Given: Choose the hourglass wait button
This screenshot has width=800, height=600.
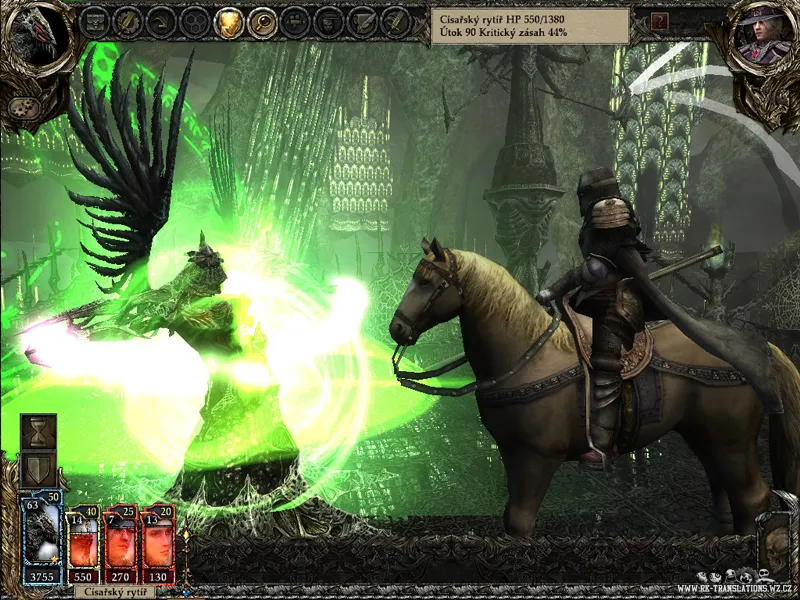Looking at the screenshot, I should coord(39,431).
